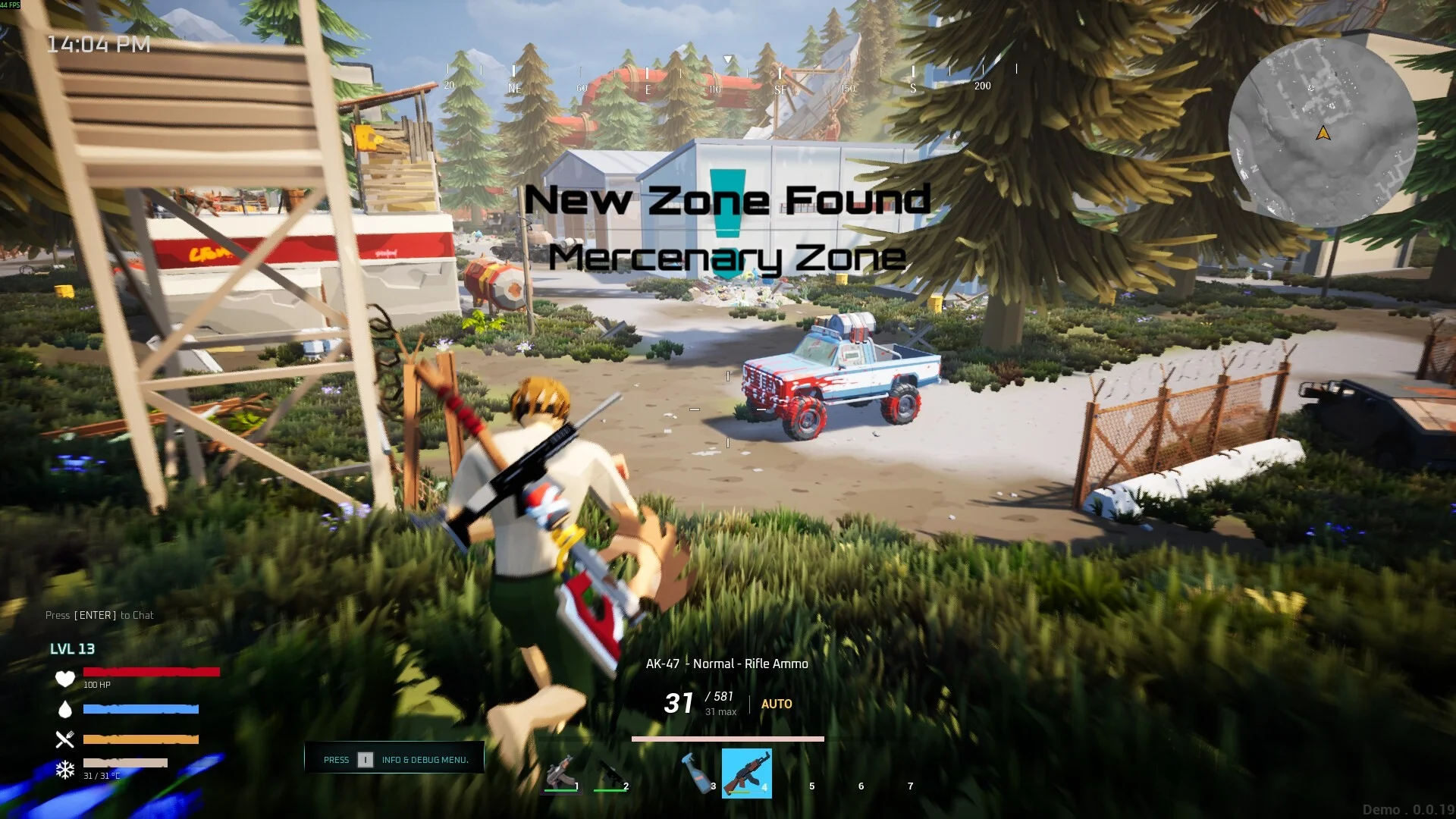The image size is (1456, 819).
Task: Click the compass heading strip
Action: pos(728,77)
